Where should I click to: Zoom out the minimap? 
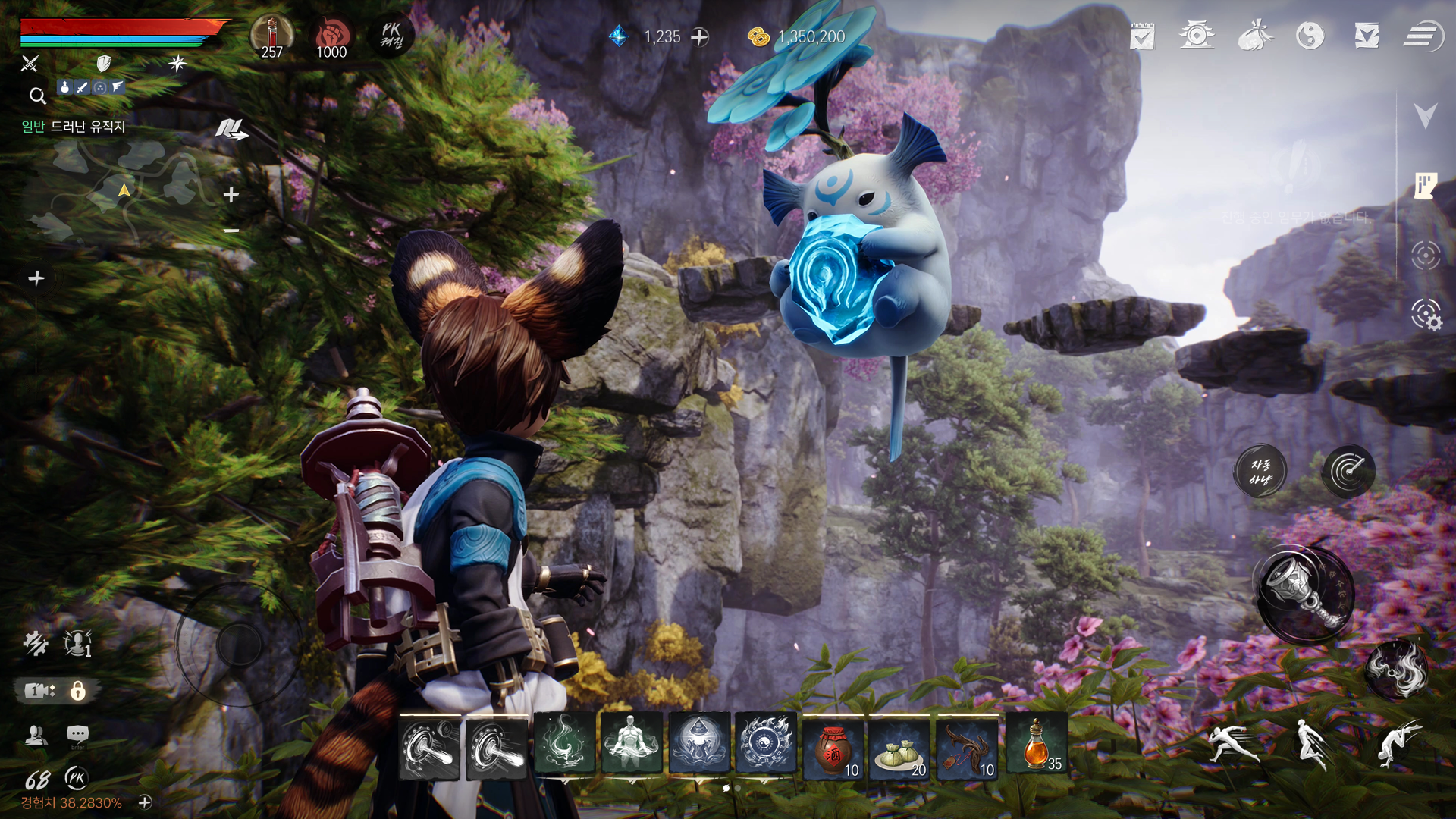pyautogui.click(x=231, y=231)
